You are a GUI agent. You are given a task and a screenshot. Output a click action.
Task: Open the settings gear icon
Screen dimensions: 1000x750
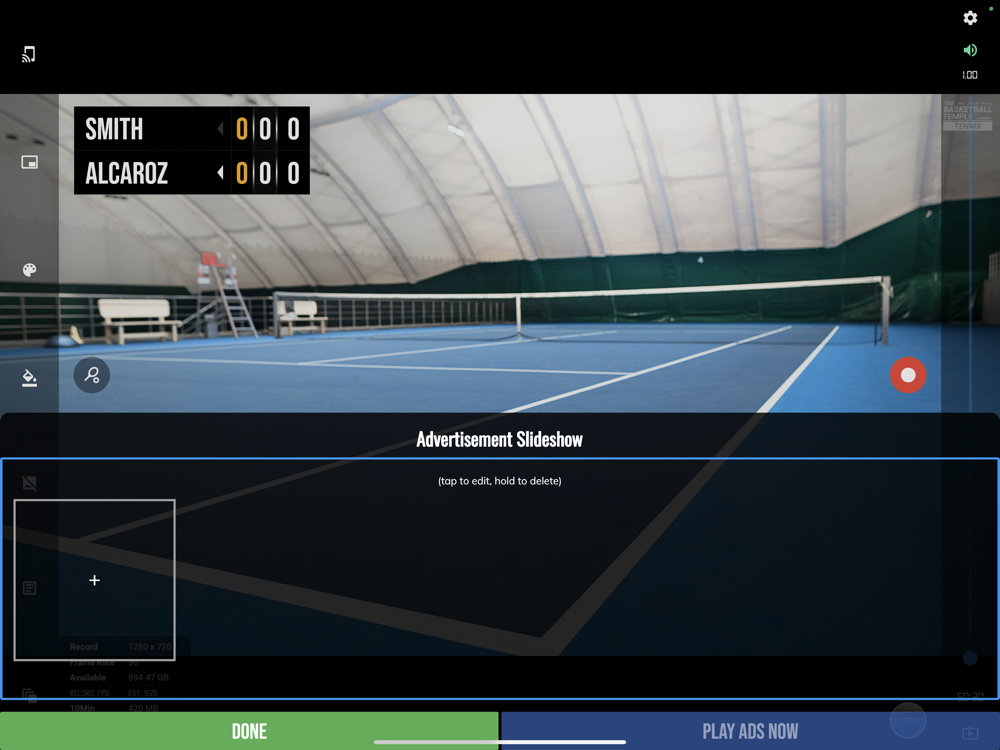point(970,18)
